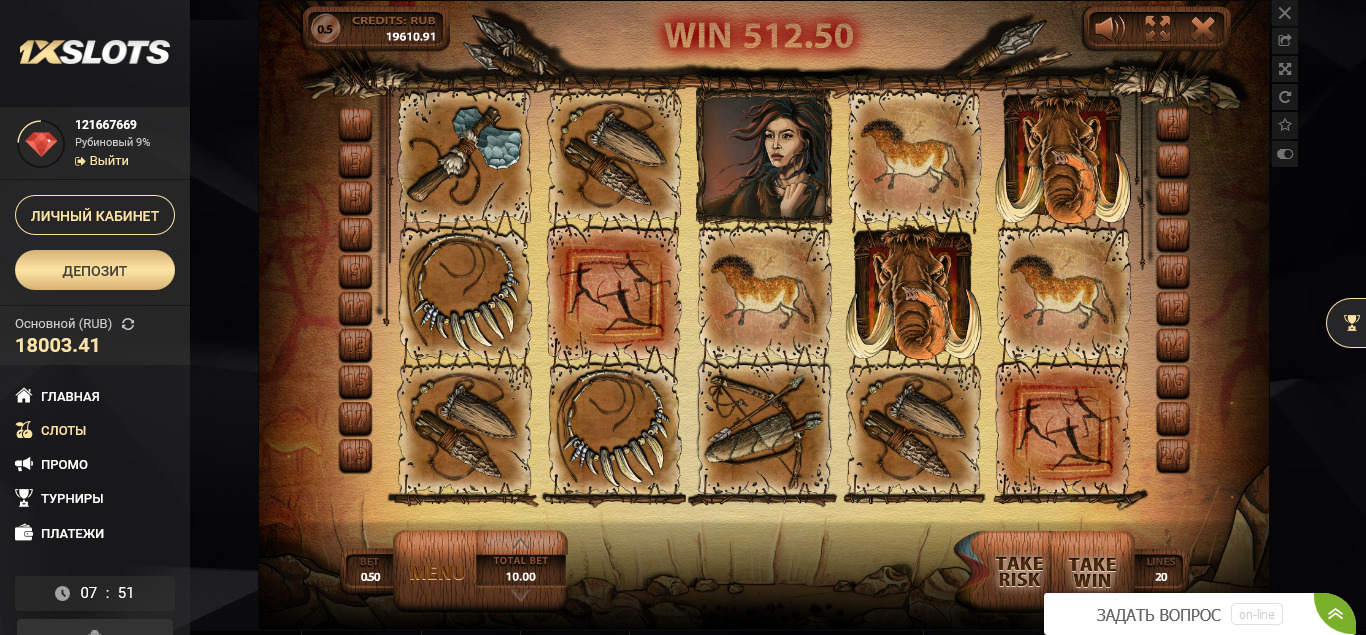Select payline number 2 marker
Screen dimensions: 1366x635
1172,124
